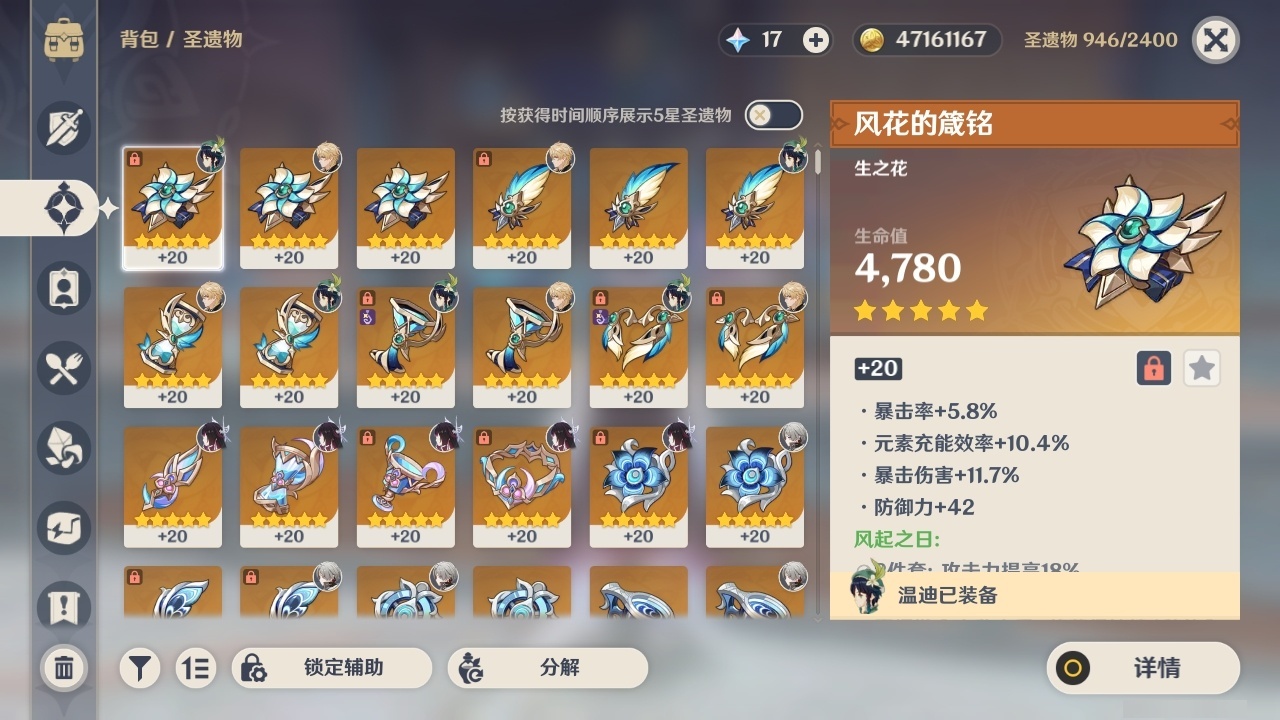The image size is (1280, 720).
Task: Open the character development items category
Action: pyautogui.click(x=63, y=288)
